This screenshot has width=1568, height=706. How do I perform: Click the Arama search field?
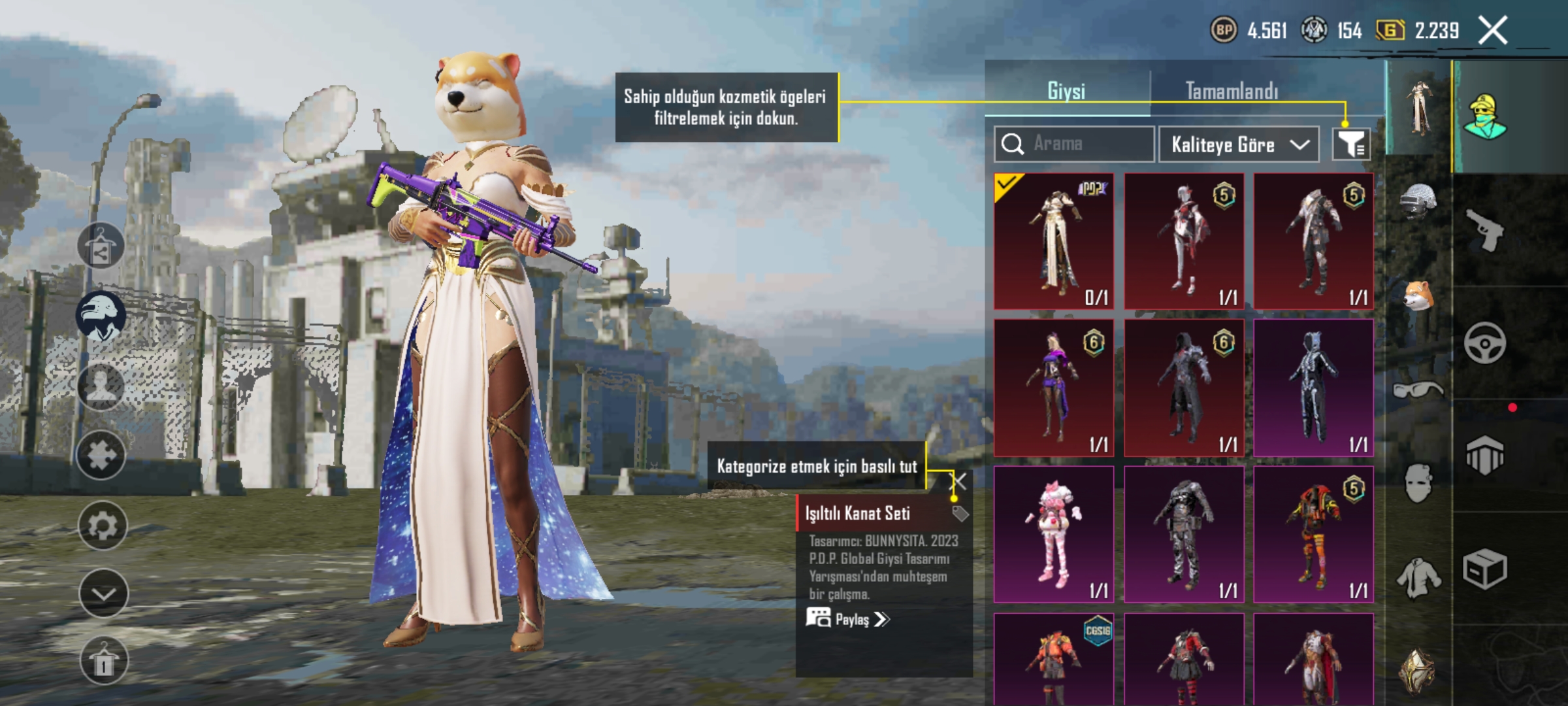point(1074,144)
